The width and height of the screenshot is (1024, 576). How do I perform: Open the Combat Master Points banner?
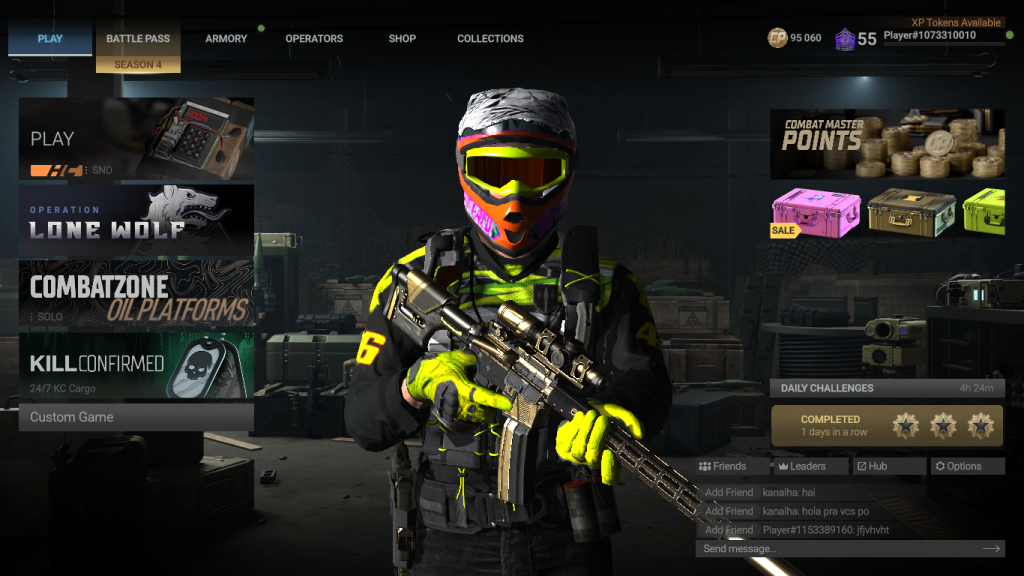pos(887,144)
